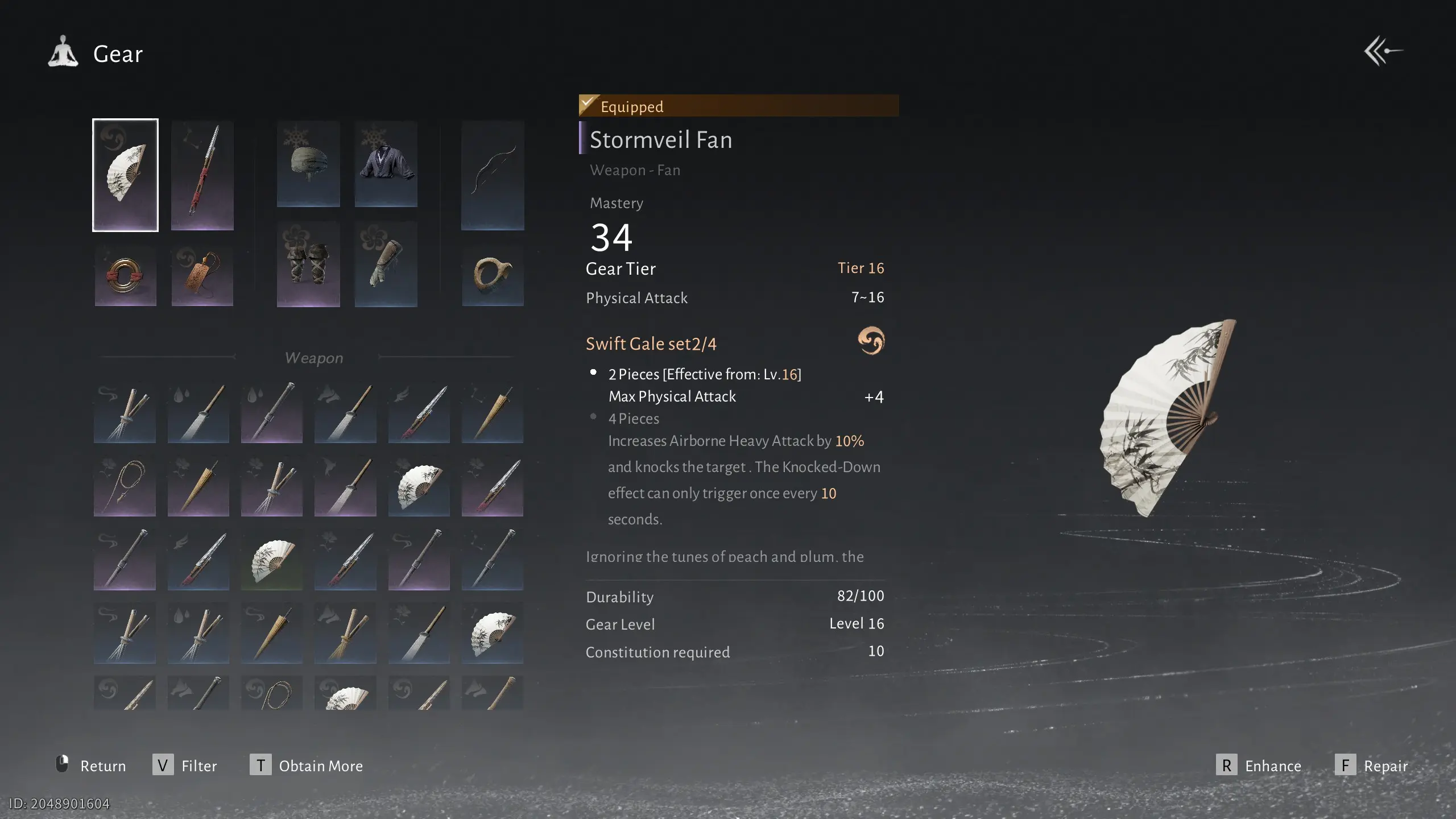This screenshot has height=819, width=1456.
Task: Click the Swift Gale set emblem
Action: tap(871, 341)
